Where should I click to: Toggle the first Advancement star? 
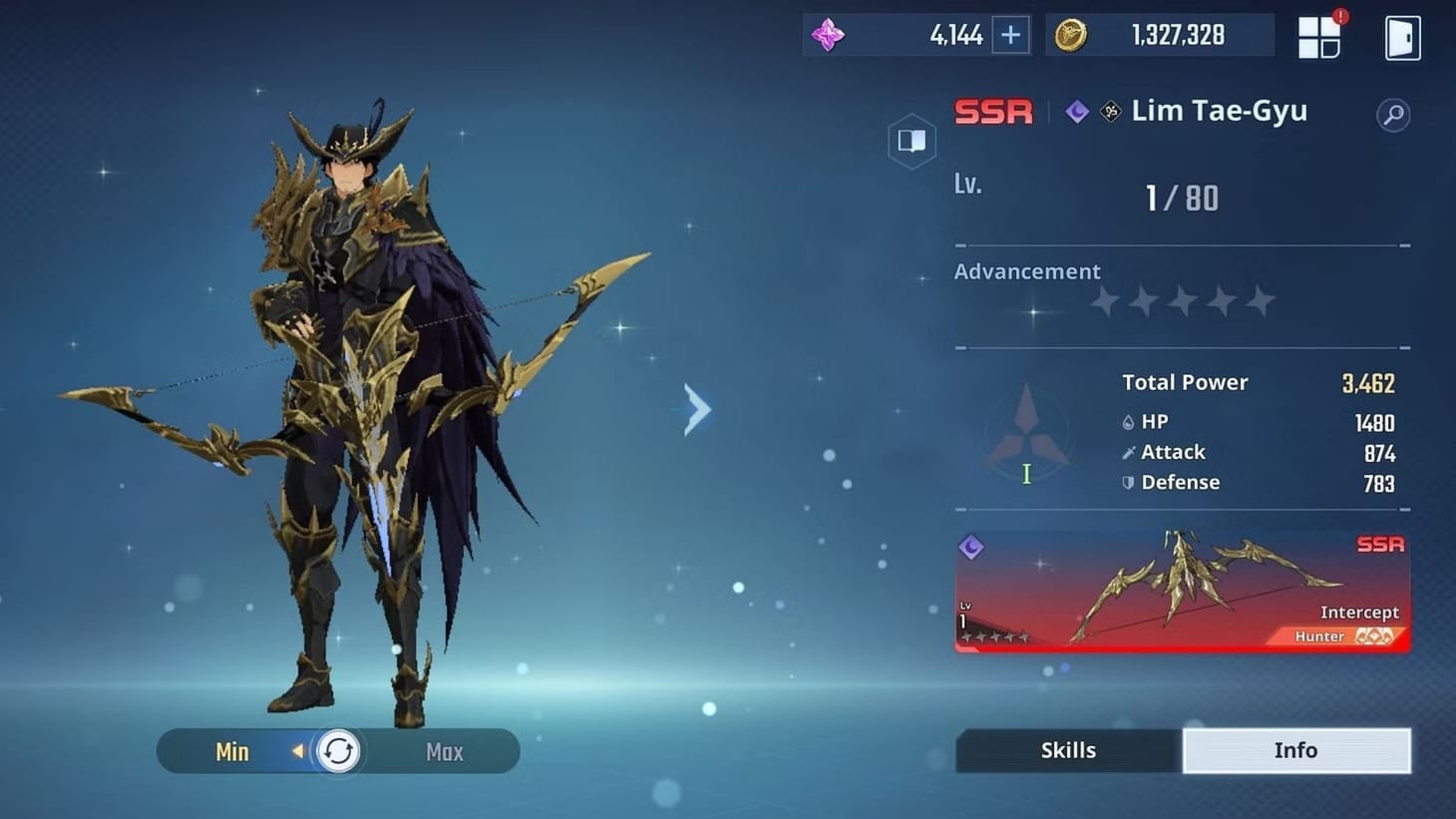pyautogui.click(x=1103, y=300)
